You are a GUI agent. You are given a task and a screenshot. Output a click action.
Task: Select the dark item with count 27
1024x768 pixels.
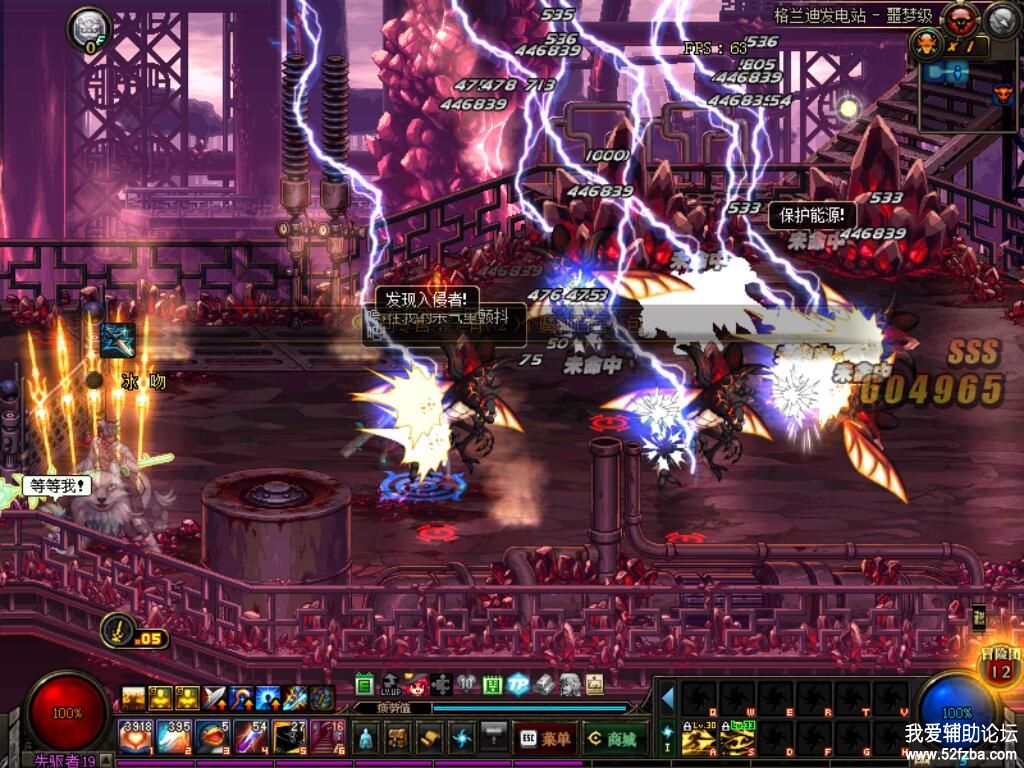coord(288,737)
